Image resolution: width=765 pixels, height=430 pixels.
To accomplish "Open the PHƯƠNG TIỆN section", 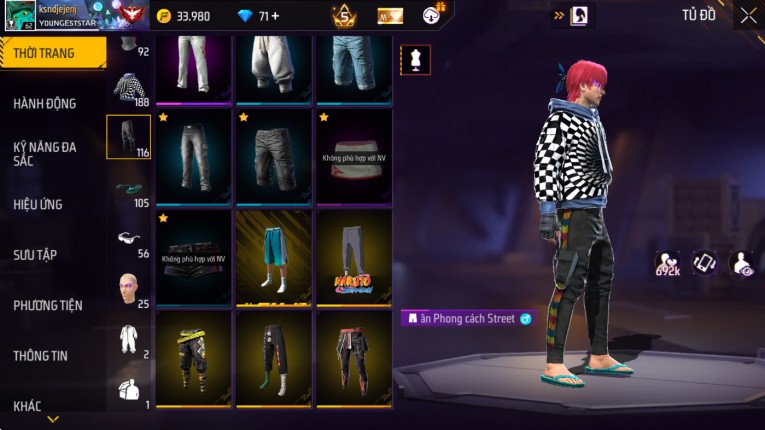I will click(48, 305).
